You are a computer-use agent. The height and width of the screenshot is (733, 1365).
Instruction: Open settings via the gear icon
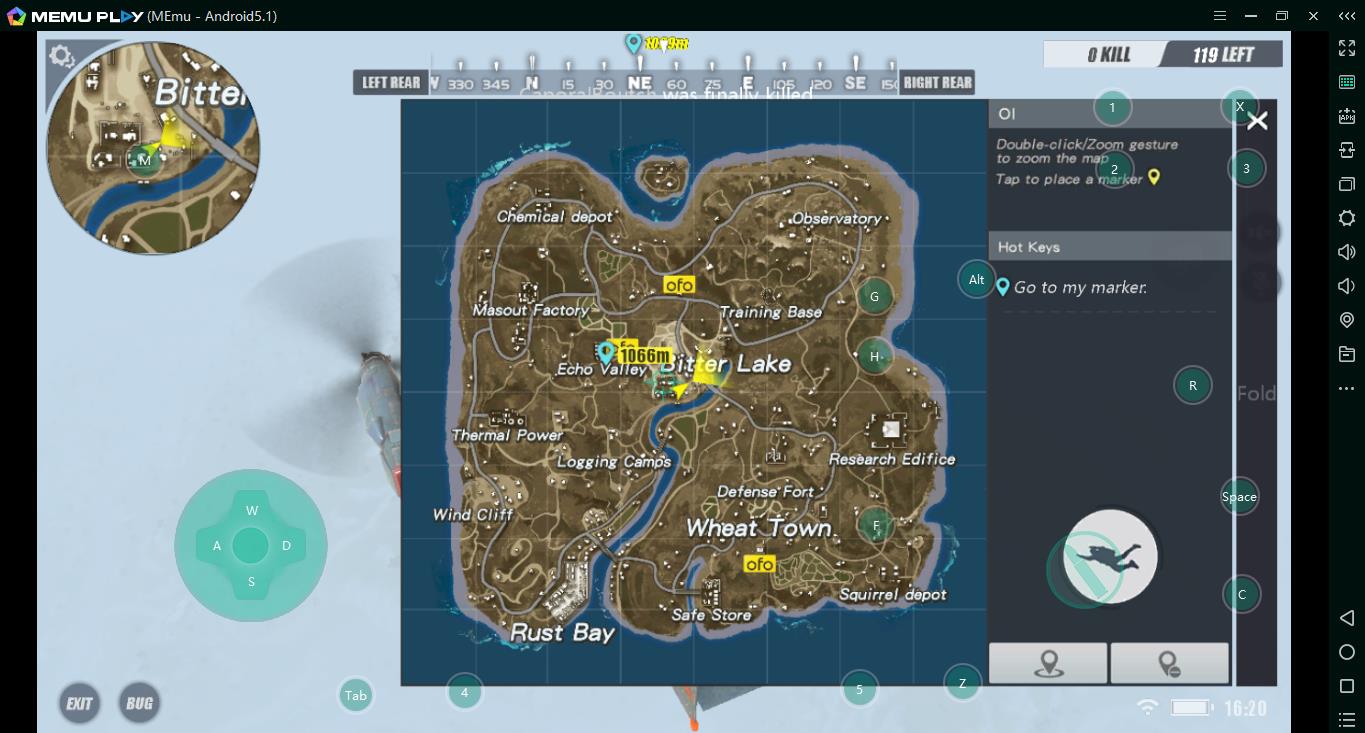pyautogui.click(x=61, y=56)
